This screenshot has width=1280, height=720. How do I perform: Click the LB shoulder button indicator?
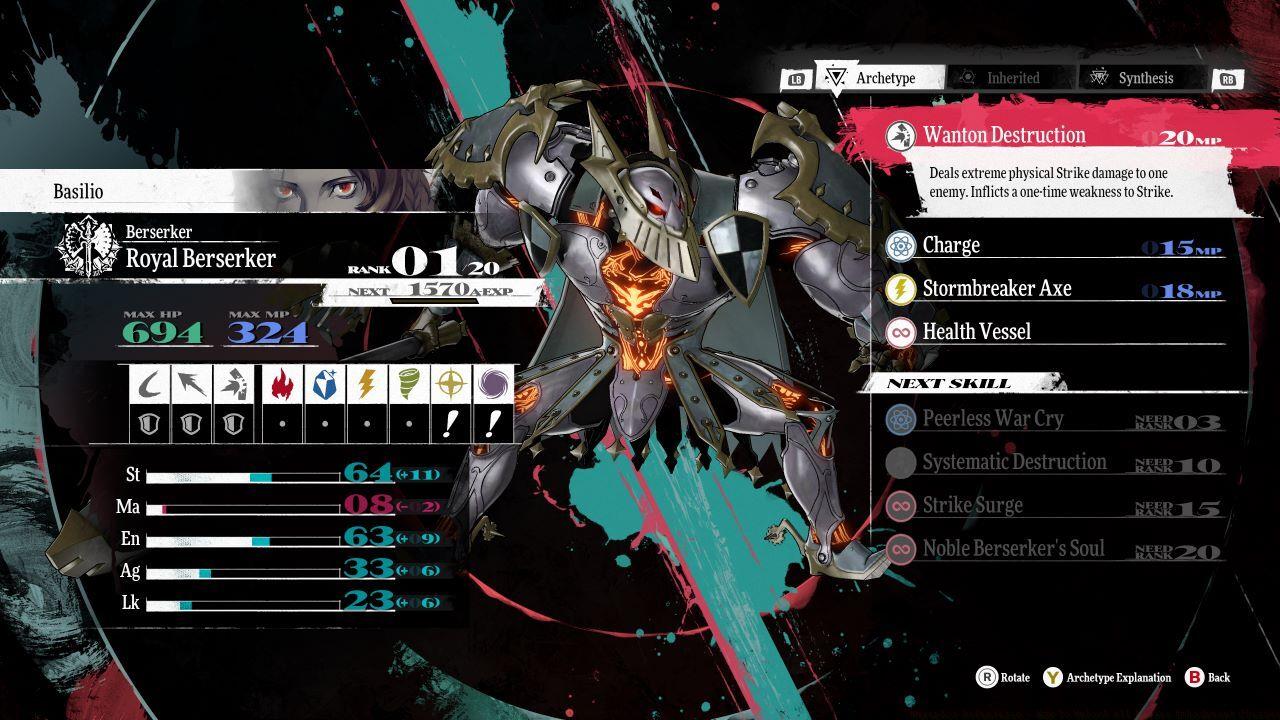pyautogui.click(x=795, y=77)
